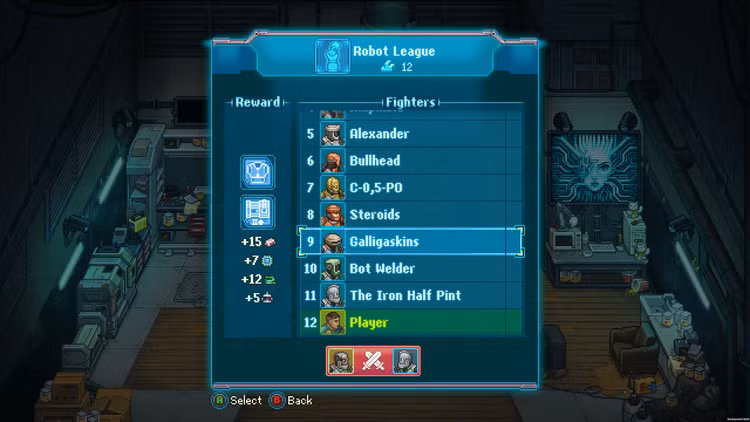Choose Bullhead from the fighters list

tap(410, 161)
